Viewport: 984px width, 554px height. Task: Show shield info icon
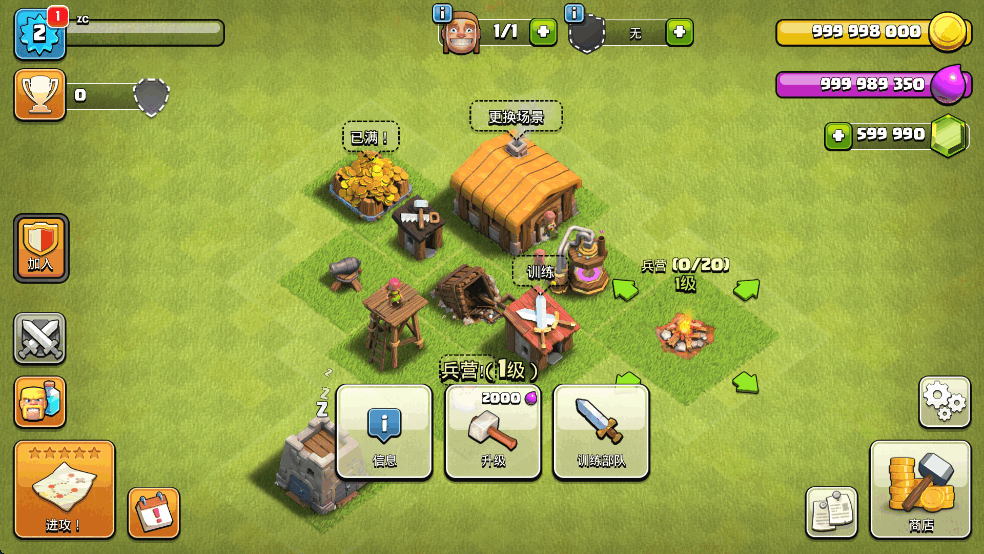574,13
